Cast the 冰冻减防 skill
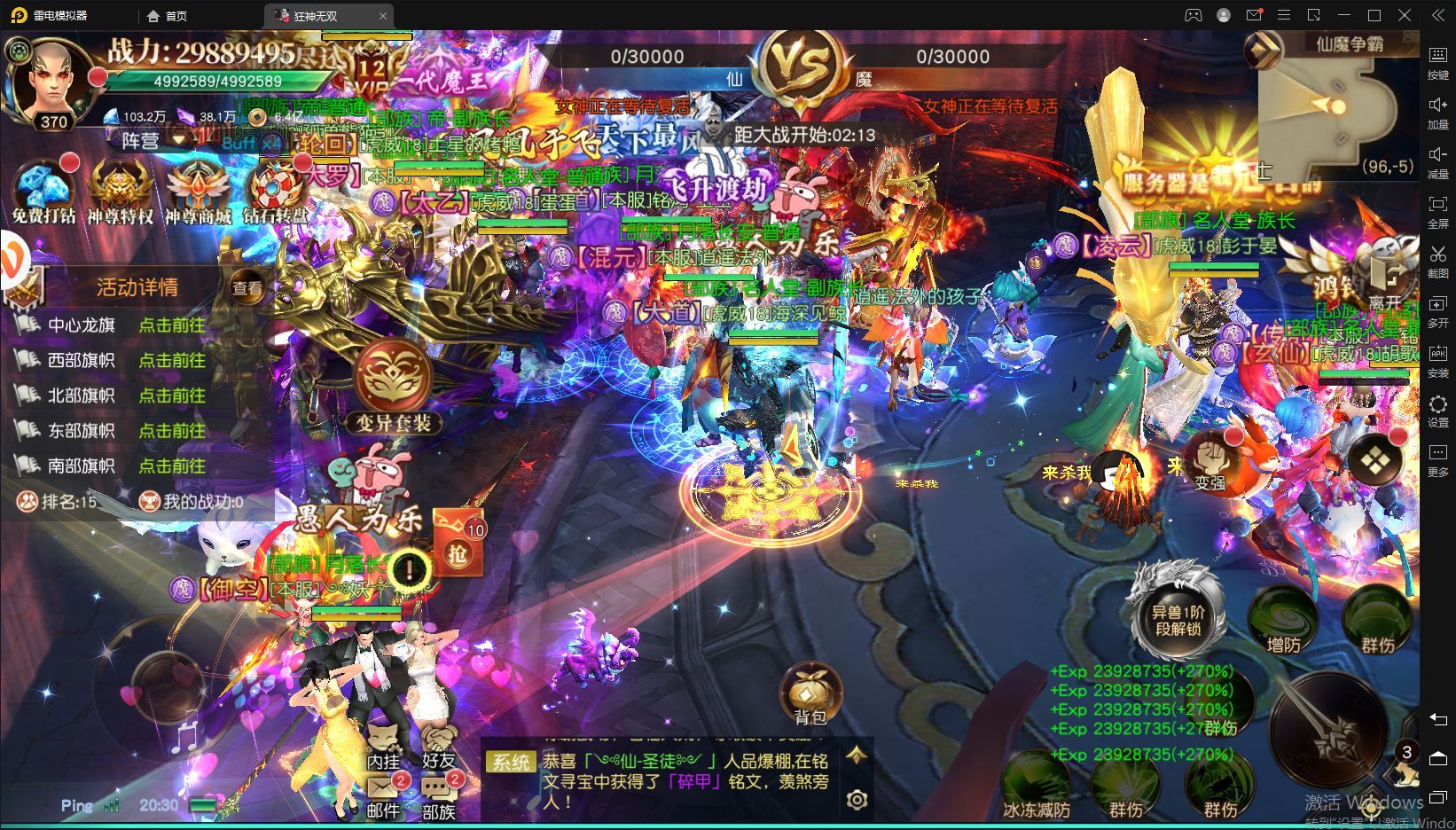The width and height of the screenshot is (1456, 830). (x=1037, y=779)
